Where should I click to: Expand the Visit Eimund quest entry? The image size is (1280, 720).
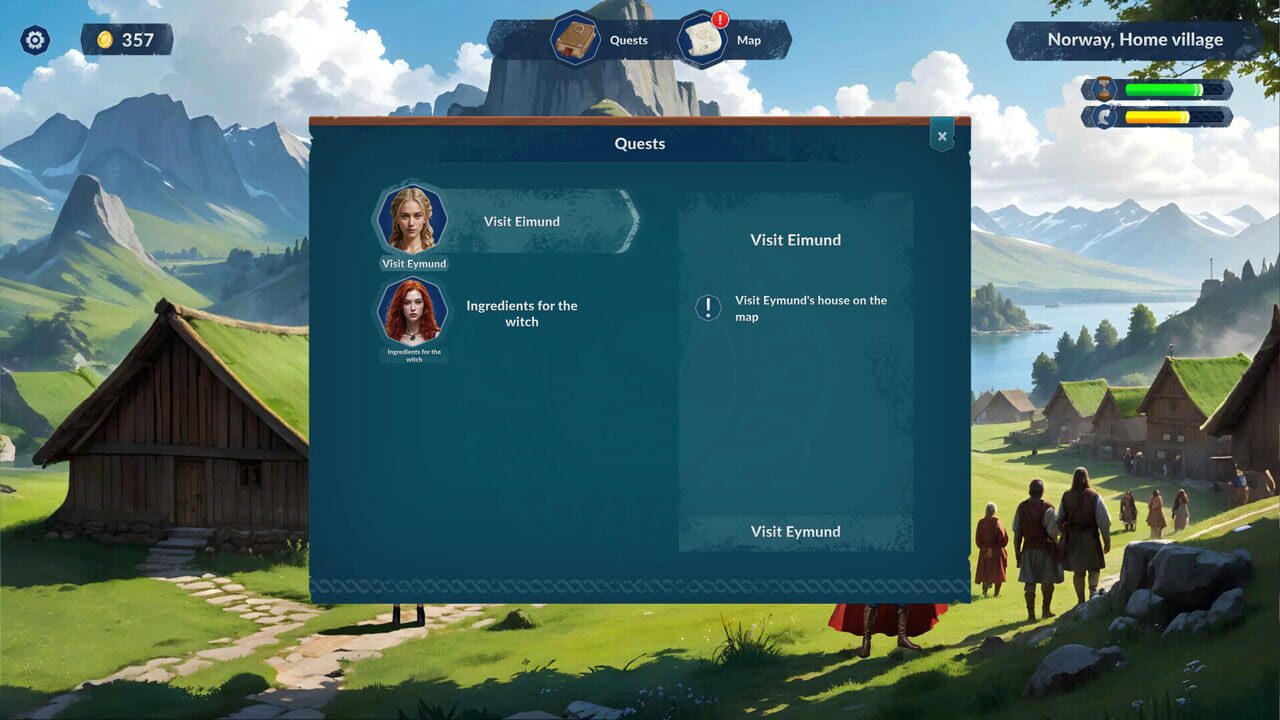tap(521, 221)
